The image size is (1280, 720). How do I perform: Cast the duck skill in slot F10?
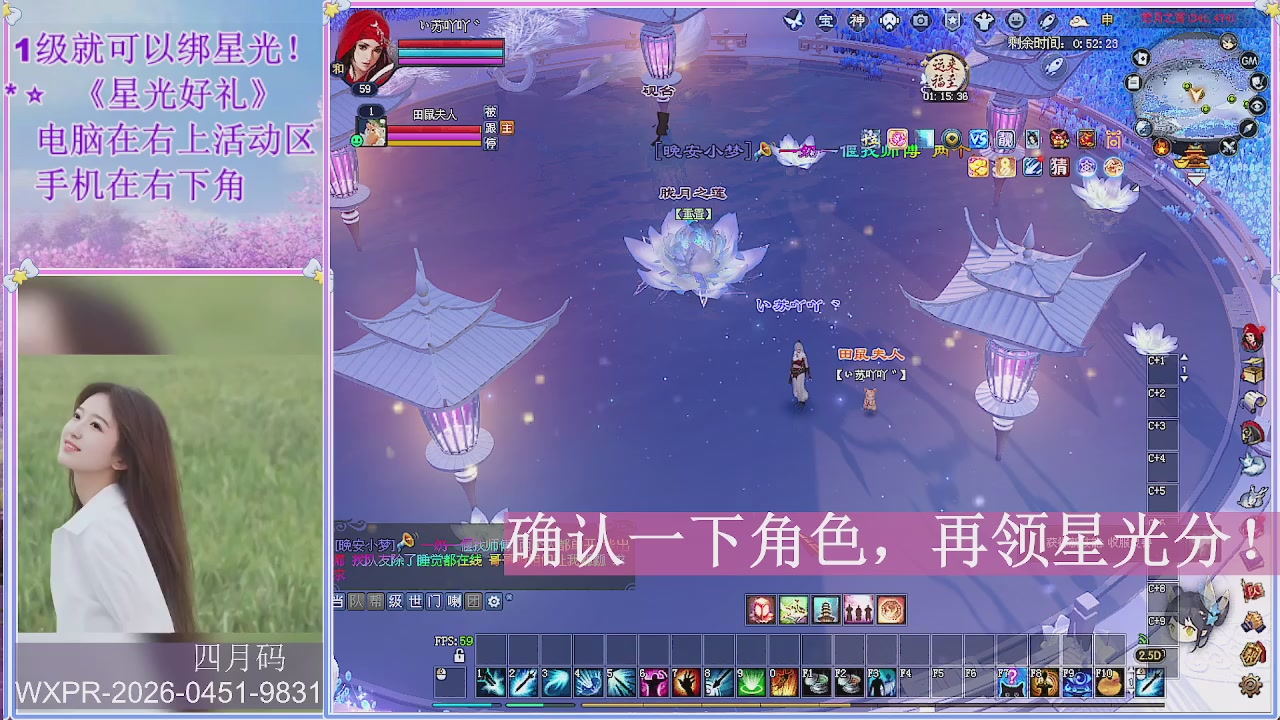pos(1110,682)
